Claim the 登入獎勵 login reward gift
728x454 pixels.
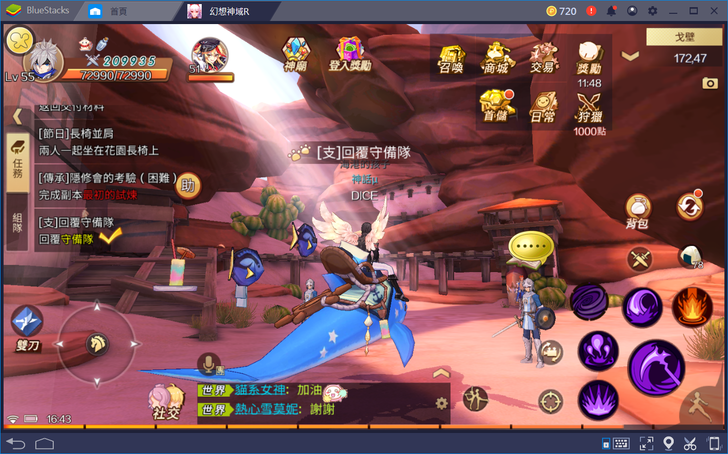coord(349,53)
